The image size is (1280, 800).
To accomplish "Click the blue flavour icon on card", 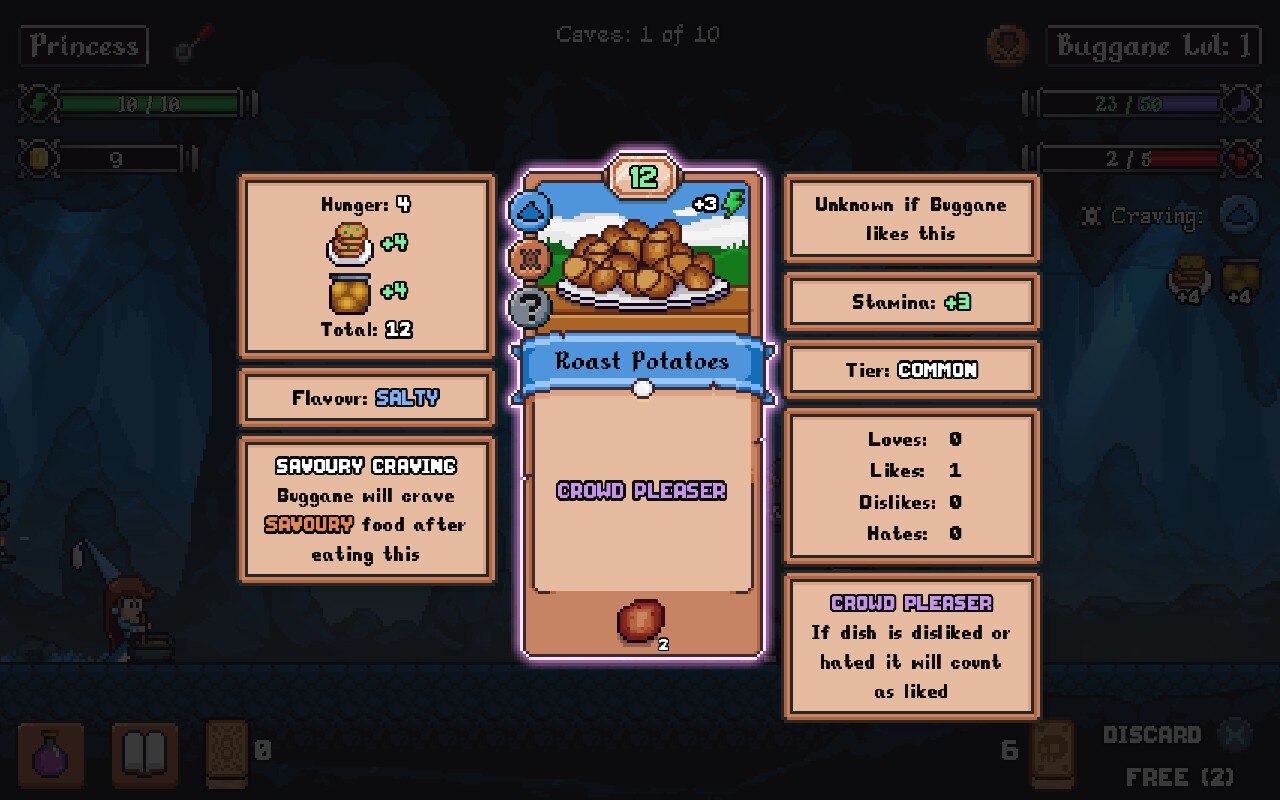I will point(530,211).
